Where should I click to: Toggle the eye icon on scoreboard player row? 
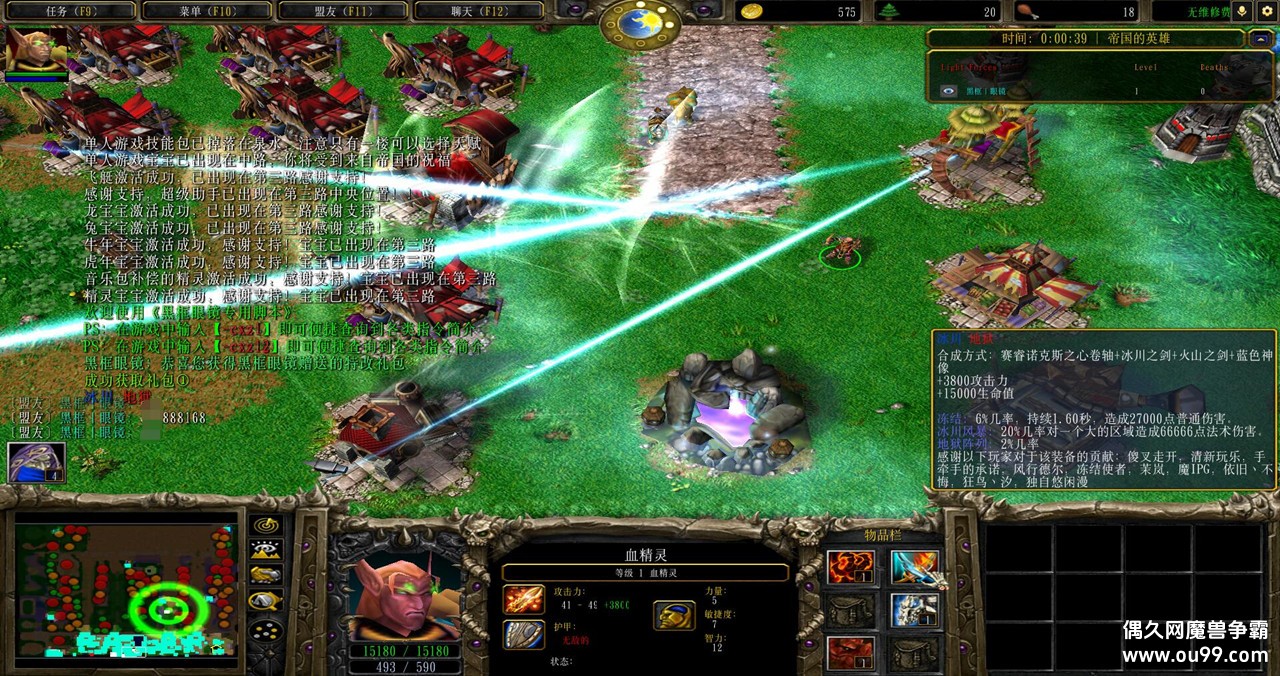click(x=949, y=91)
